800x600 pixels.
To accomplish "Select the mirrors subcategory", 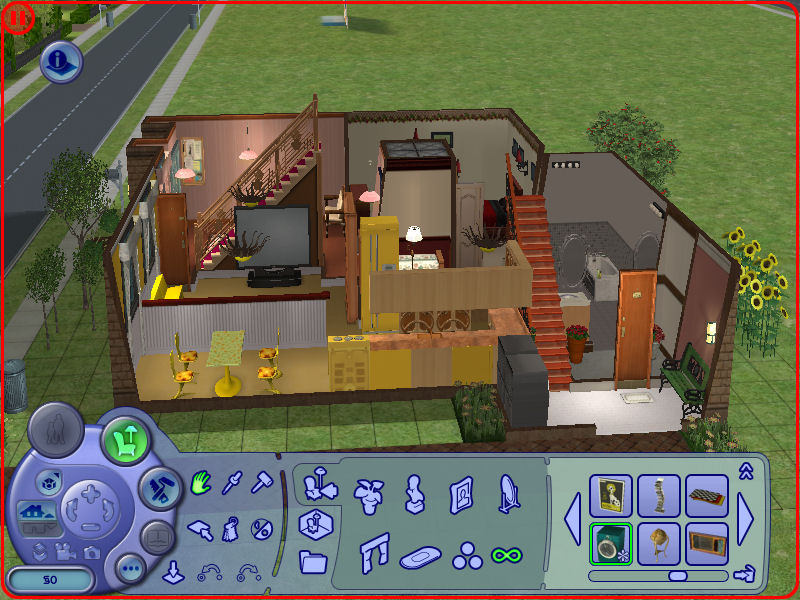I will [508, 492].
